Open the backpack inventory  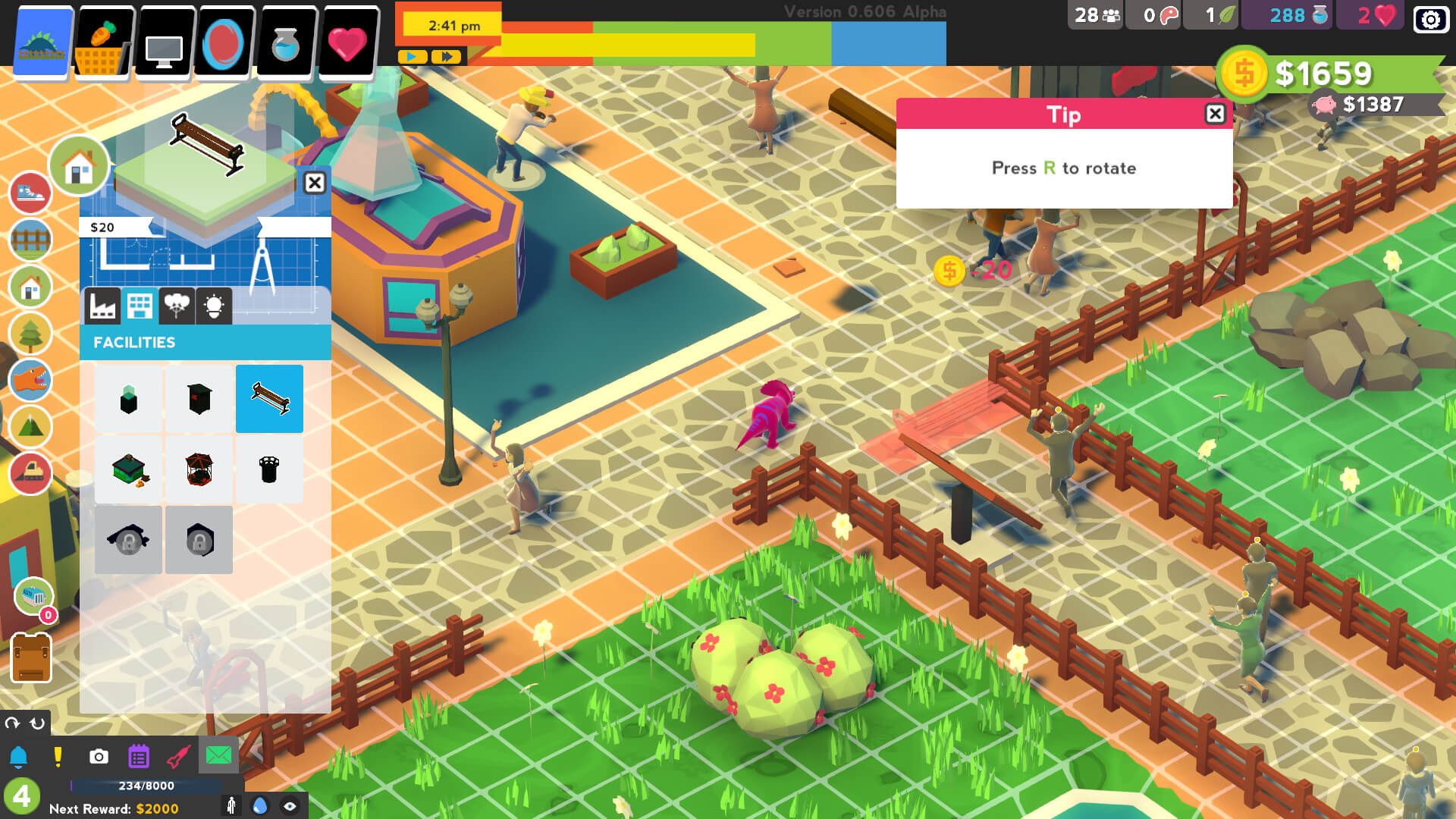coord(31,657)
